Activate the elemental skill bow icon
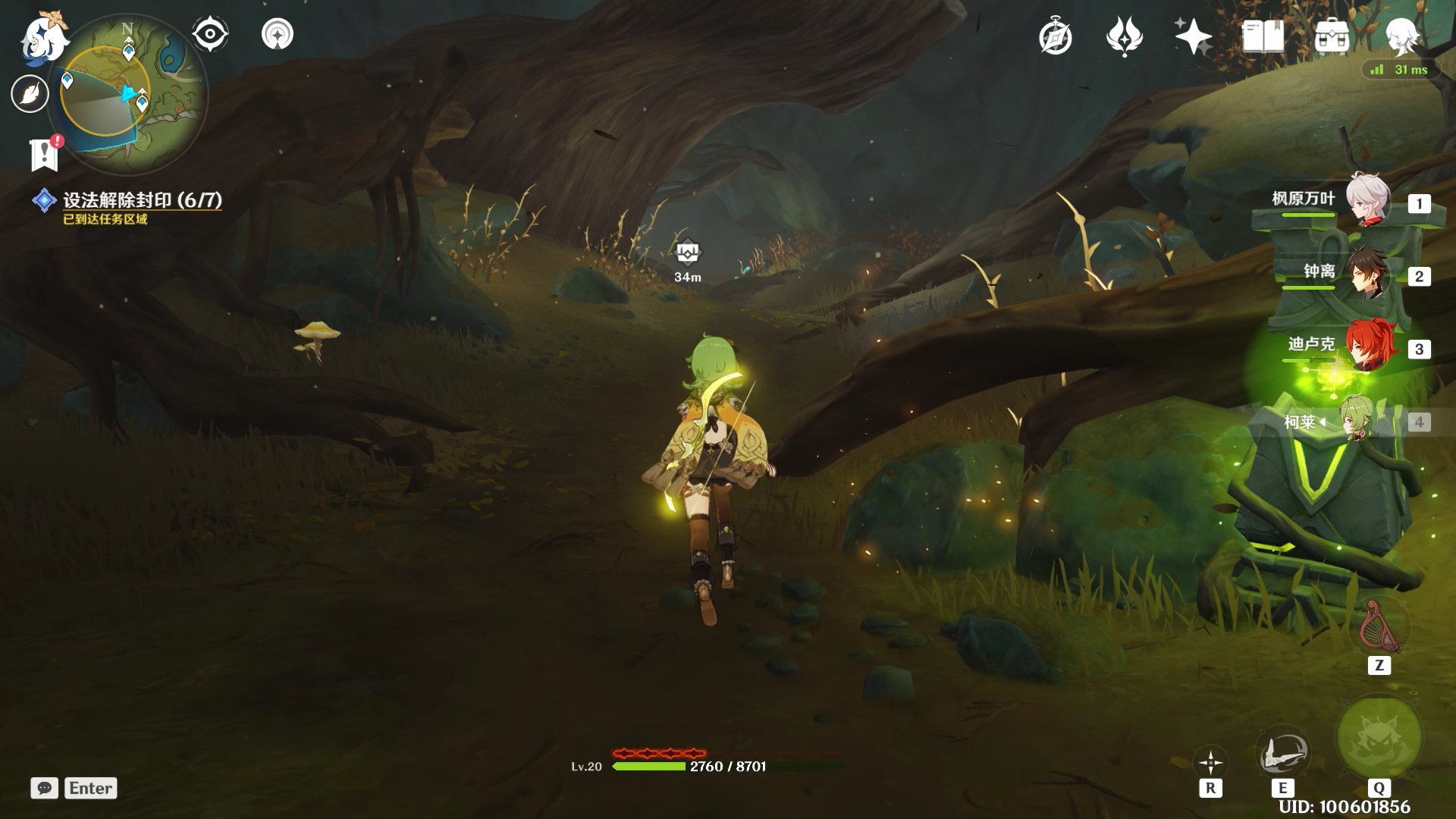1456x819 pixels. point(1282,753)
